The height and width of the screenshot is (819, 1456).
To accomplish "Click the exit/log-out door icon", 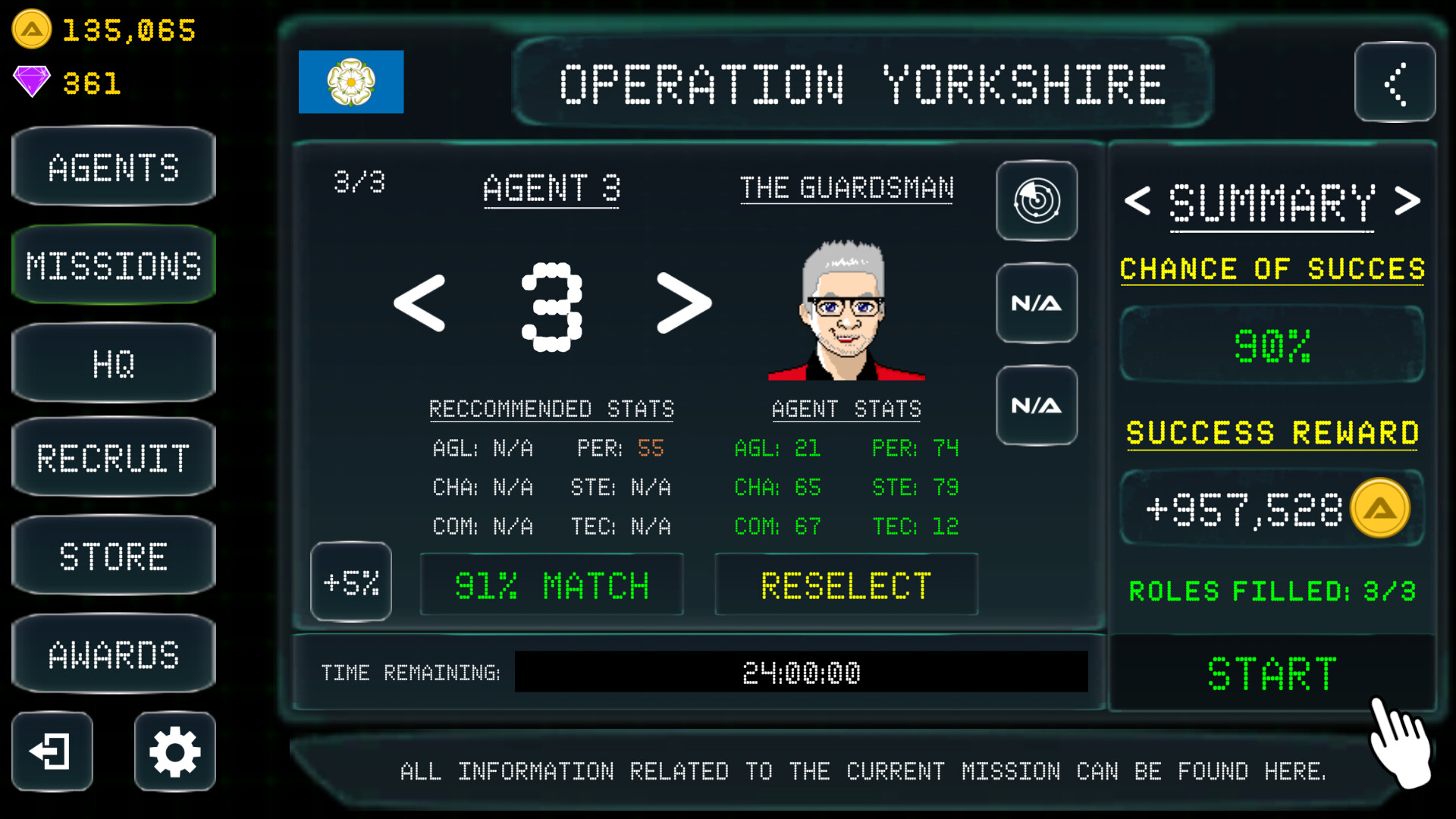I will 51,752.
